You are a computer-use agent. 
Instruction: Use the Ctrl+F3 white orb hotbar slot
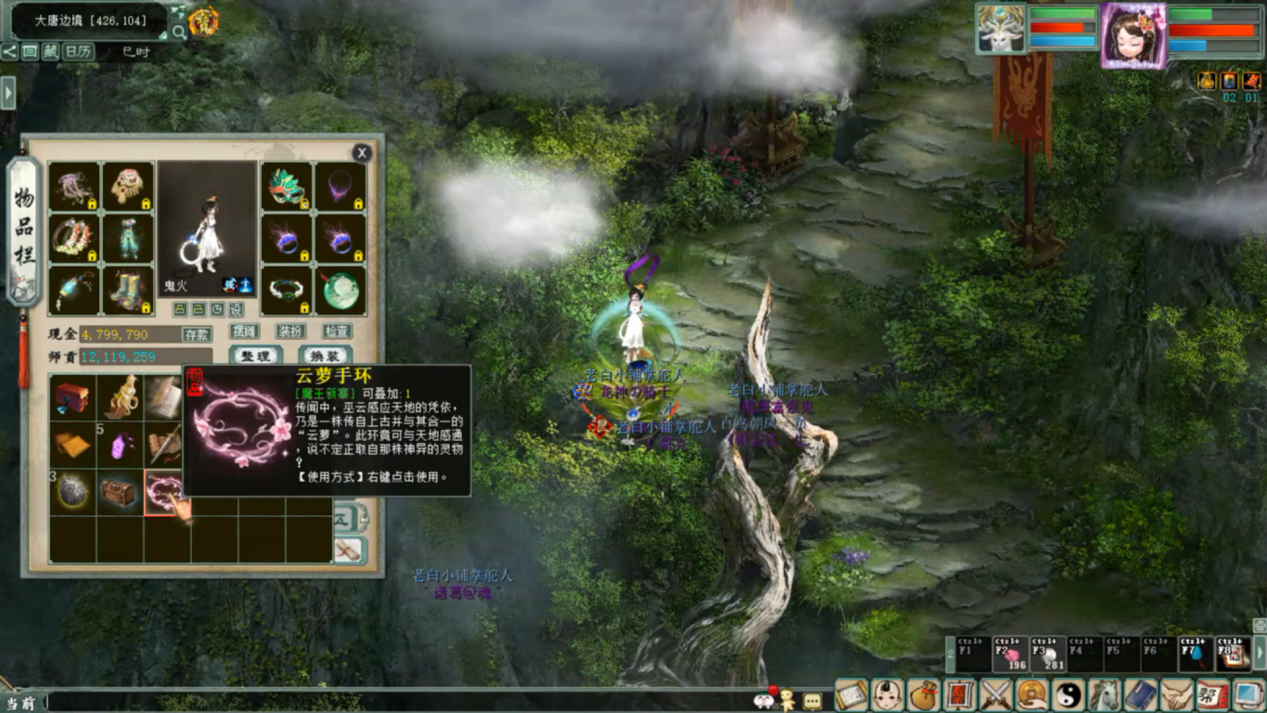pos(1047,654)
